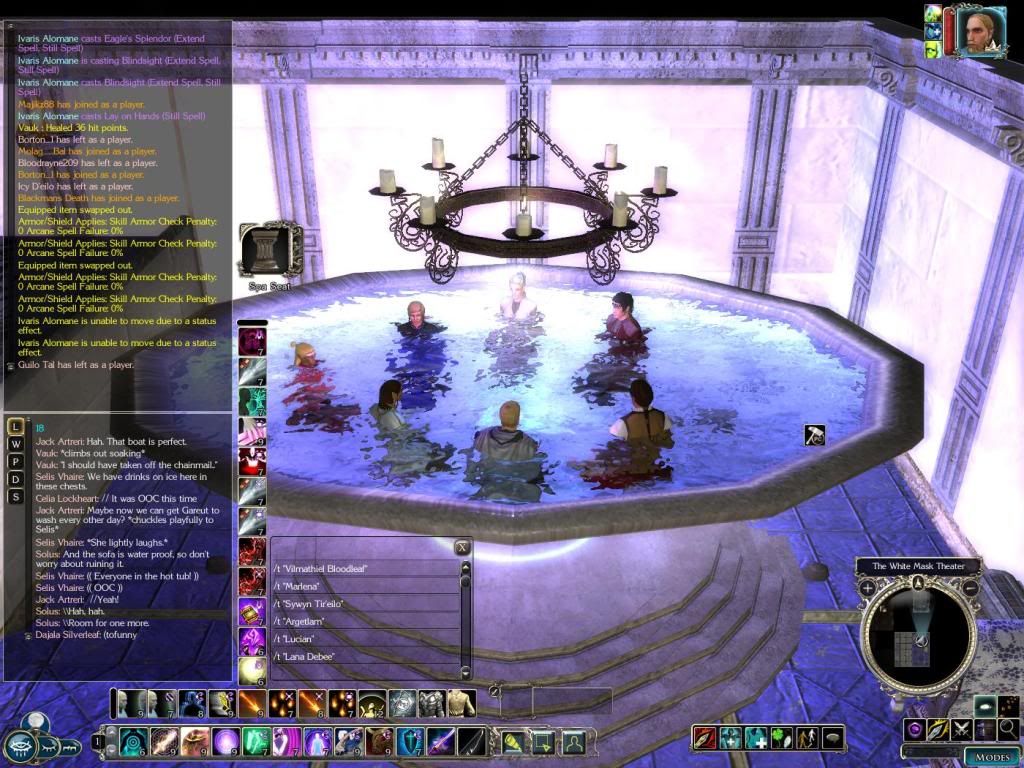Activate the magnifying glass search icon
The image size is (1024, 768).
(x=1009, y=729)
